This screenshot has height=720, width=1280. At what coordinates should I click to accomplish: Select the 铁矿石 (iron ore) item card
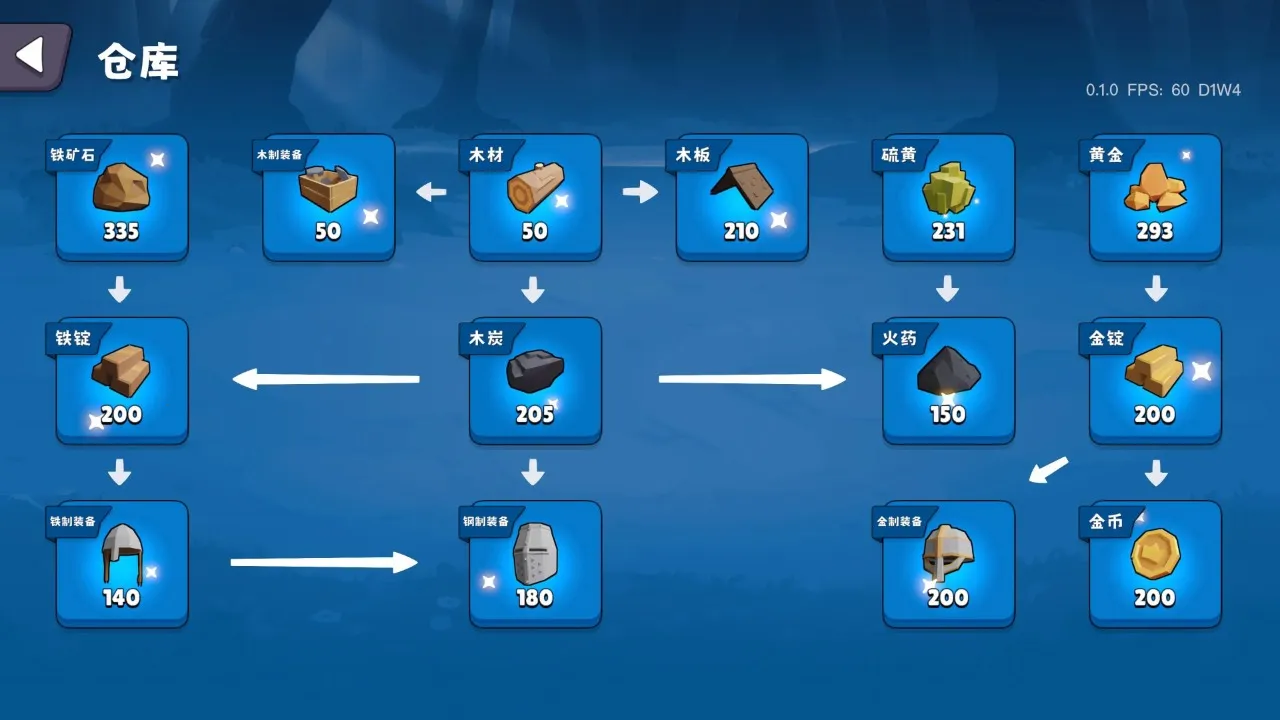[x=121, y=197]
